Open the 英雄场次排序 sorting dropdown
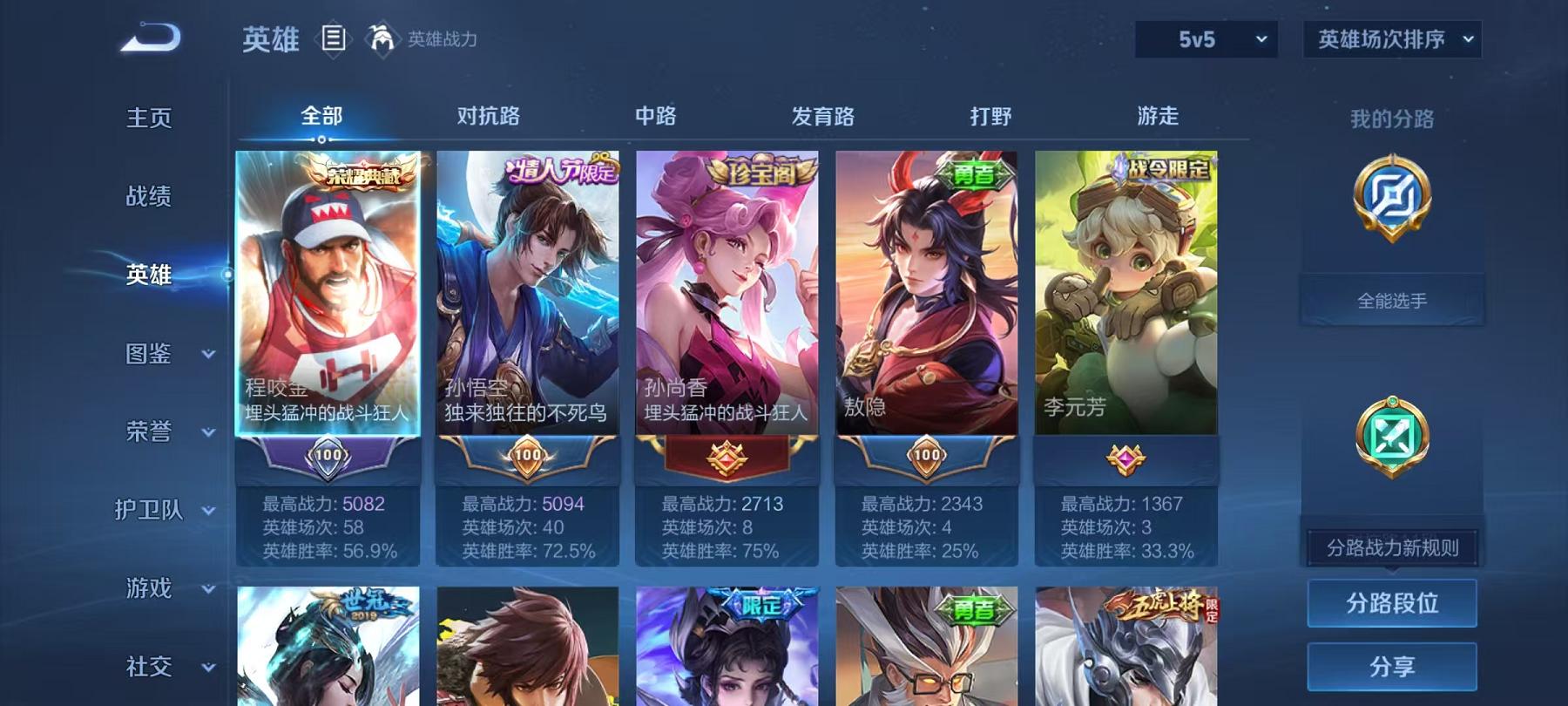This screenshot has width=1568, height=706. [x=1392, y=38]
